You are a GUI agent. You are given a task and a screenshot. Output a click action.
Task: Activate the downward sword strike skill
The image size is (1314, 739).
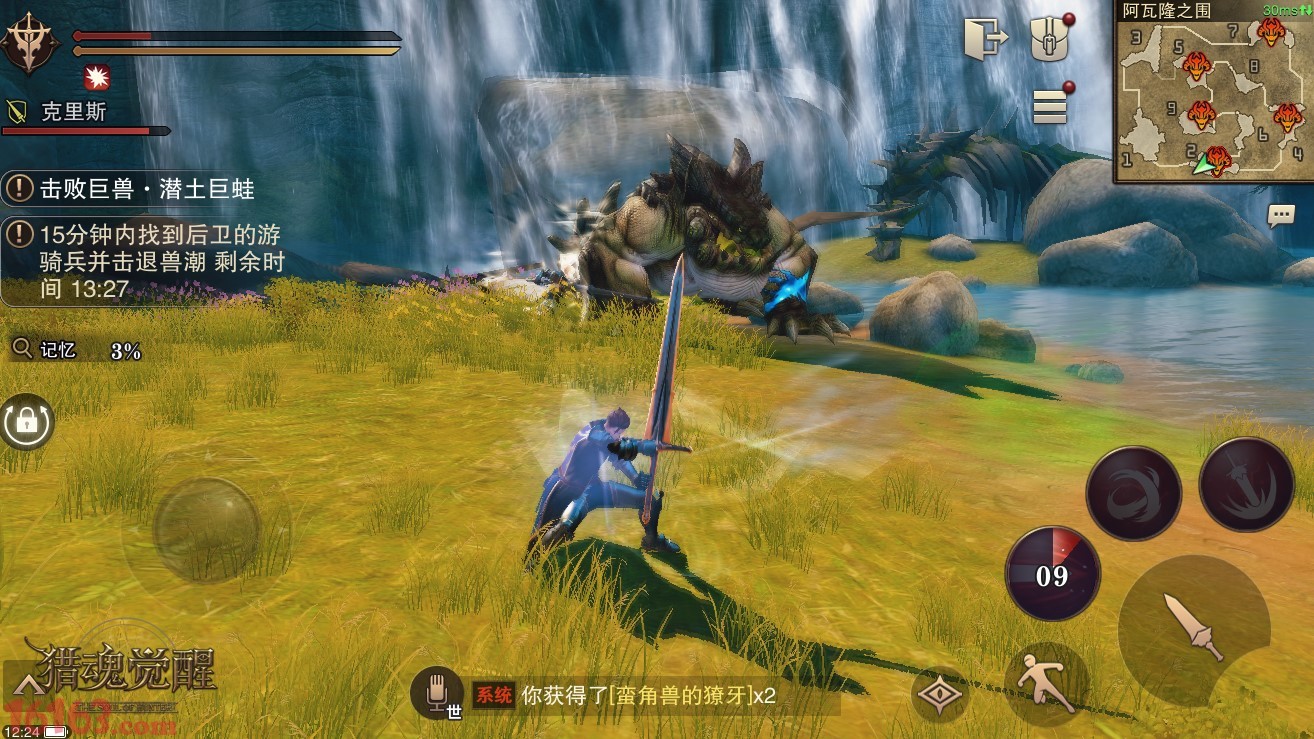1246,484
